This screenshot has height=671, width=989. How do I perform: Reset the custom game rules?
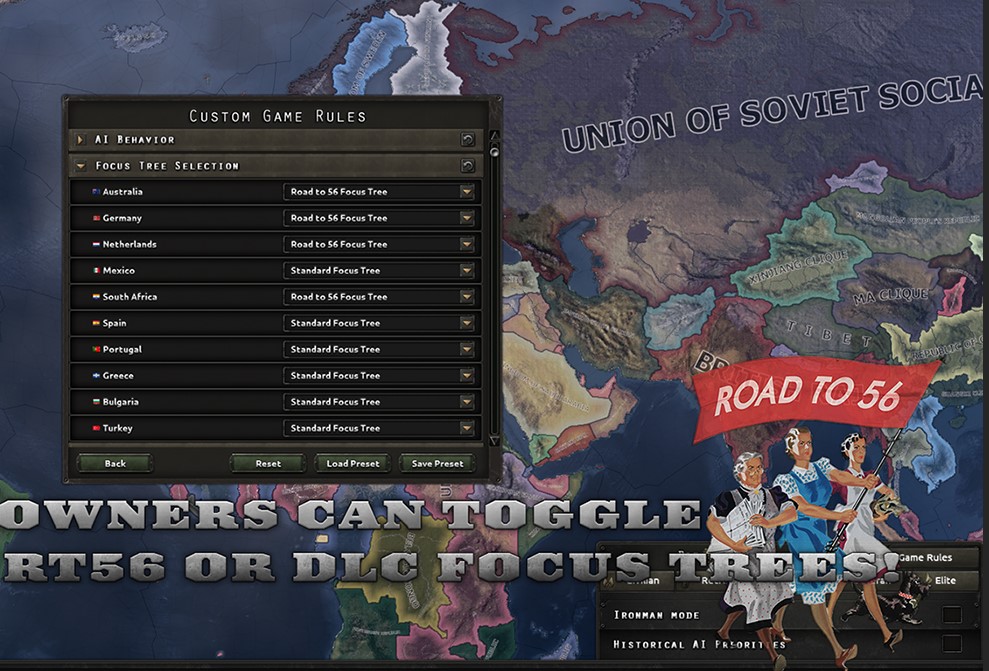pos(268,463)
